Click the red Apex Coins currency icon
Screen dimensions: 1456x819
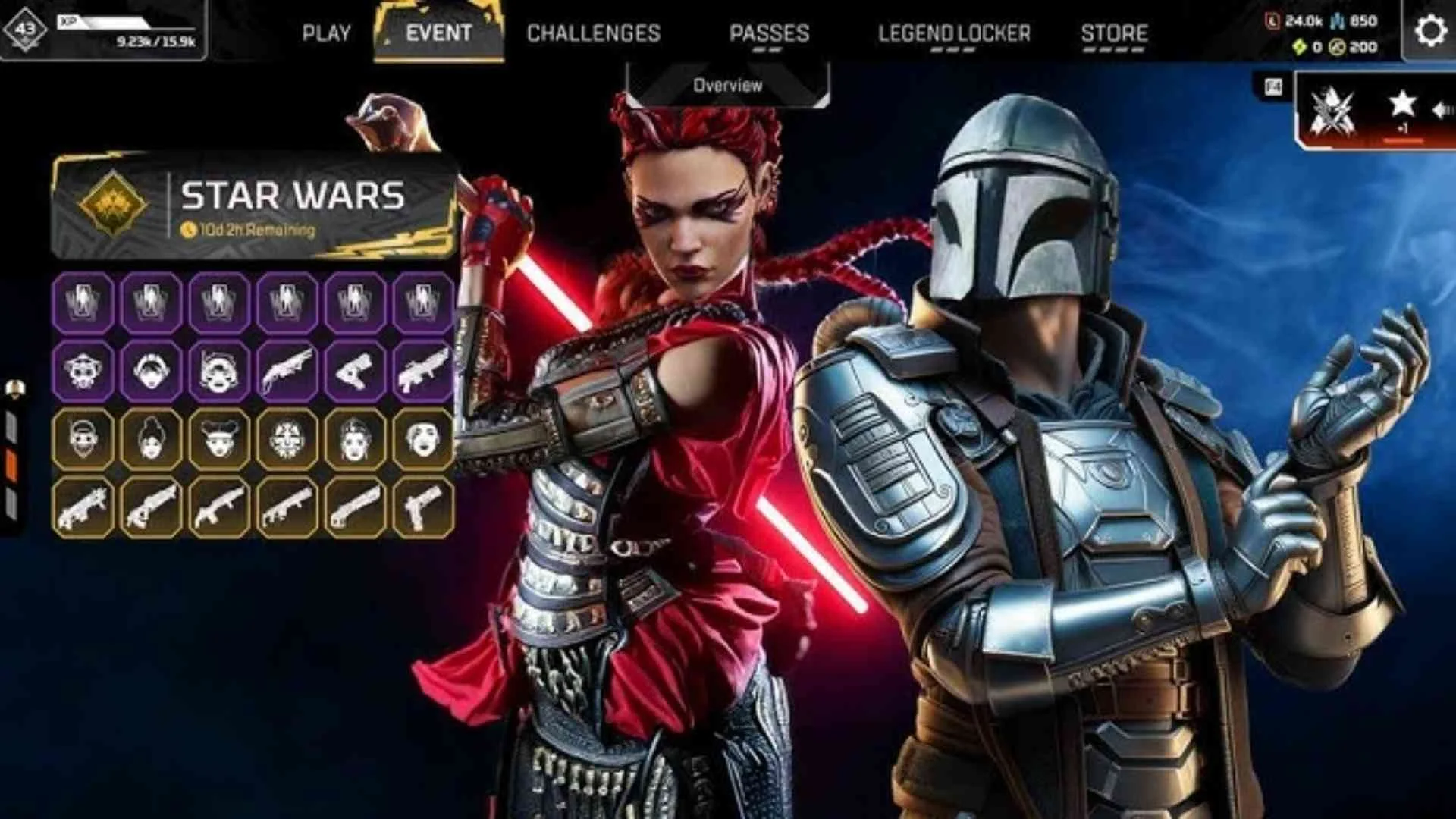[1272, 21]
